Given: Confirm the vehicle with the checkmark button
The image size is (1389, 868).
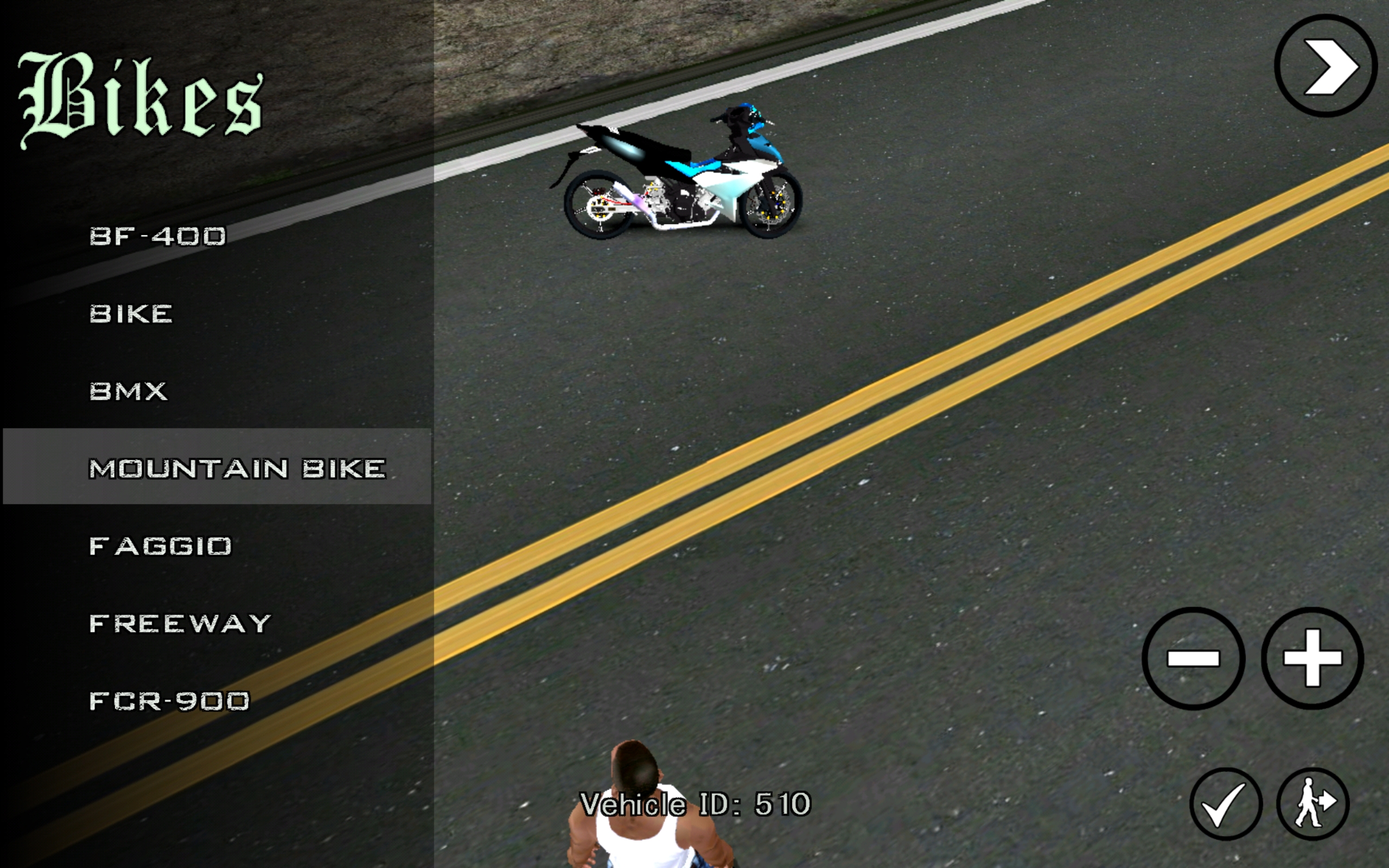Looking at the screenshot, I should click(x=1226, y=803).
